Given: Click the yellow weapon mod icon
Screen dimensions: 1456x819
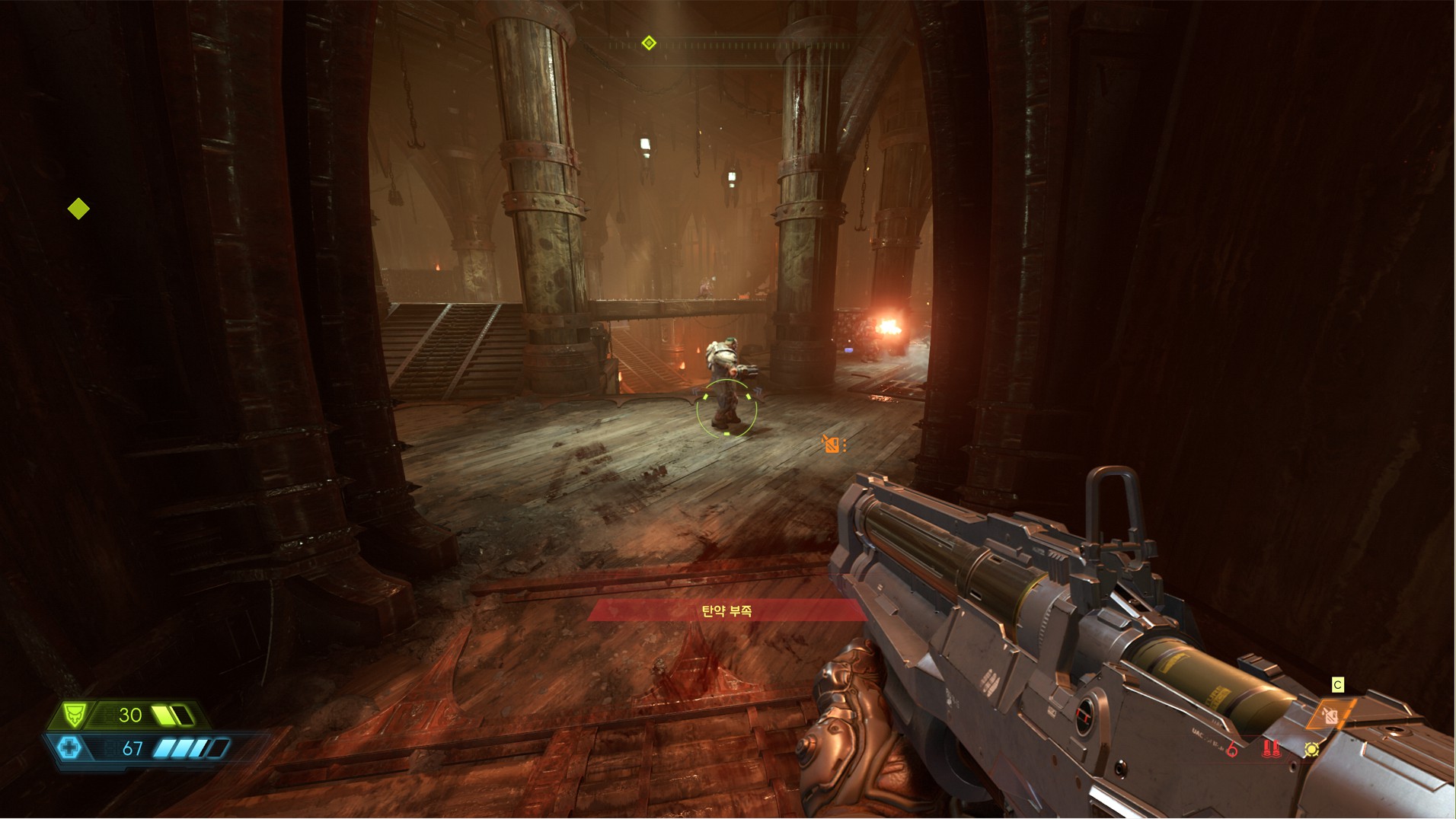Looking at the screenshot, I should coord(1311,750).
